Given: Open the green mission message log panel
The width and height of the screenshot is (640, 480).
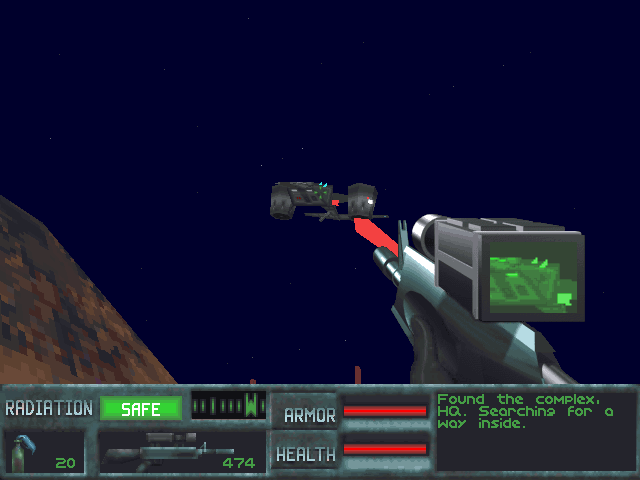Looking at the screenshot, I should click(535, 431).
